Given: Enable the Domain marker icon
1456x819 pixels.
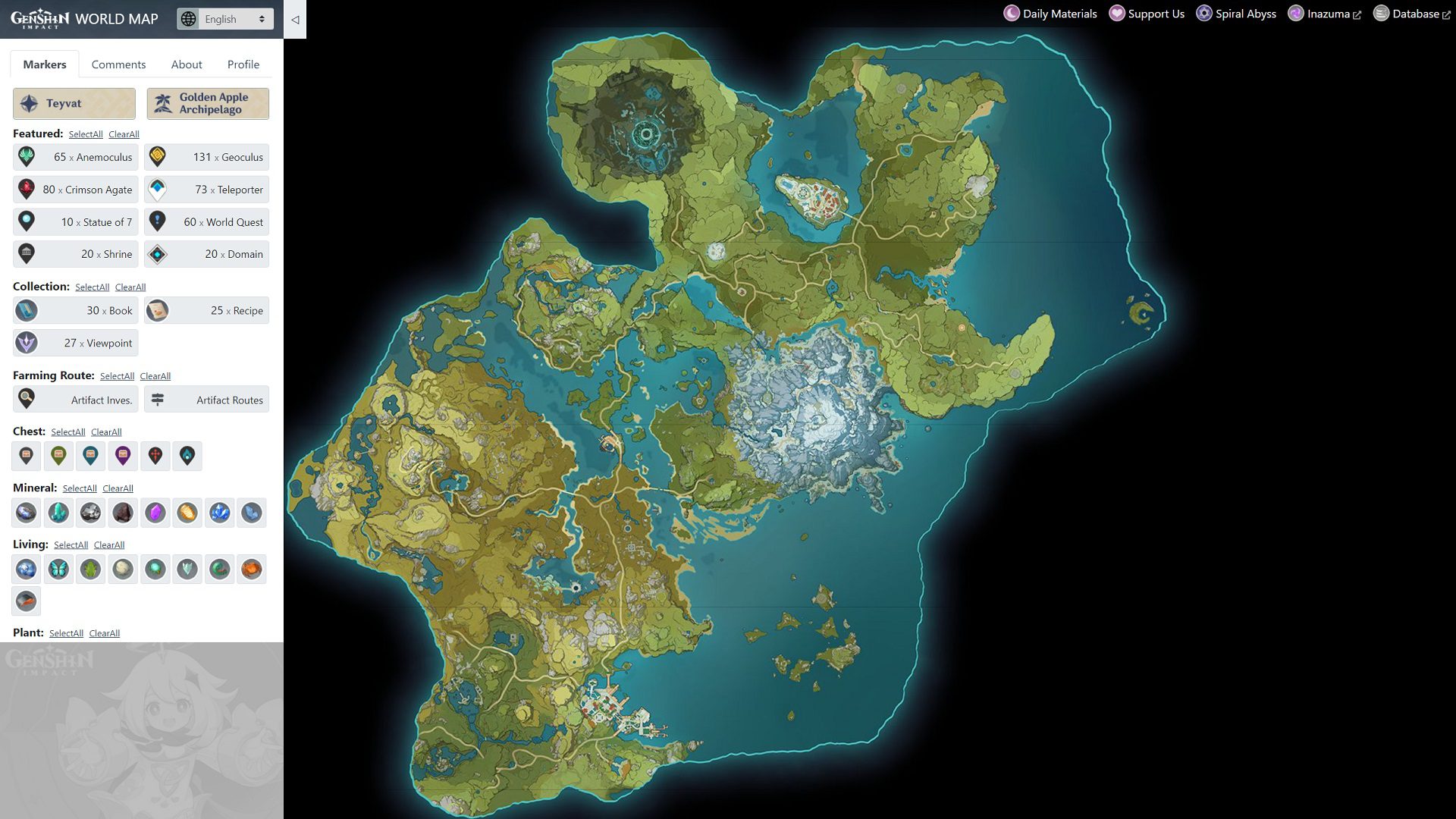Looking at the screenshot, I should [x=158, y=254].
